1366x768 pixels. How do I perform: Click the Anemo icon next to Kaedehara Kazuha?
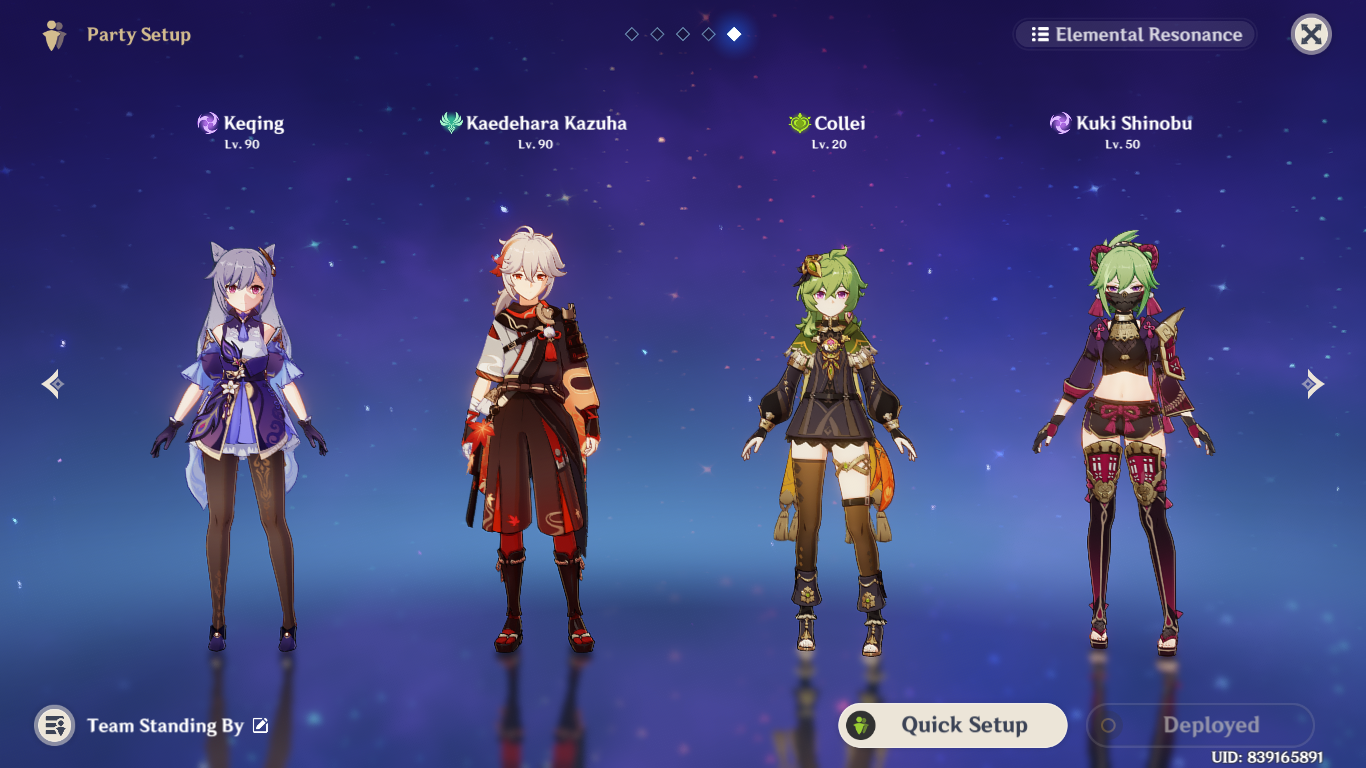tap(449, 123)
